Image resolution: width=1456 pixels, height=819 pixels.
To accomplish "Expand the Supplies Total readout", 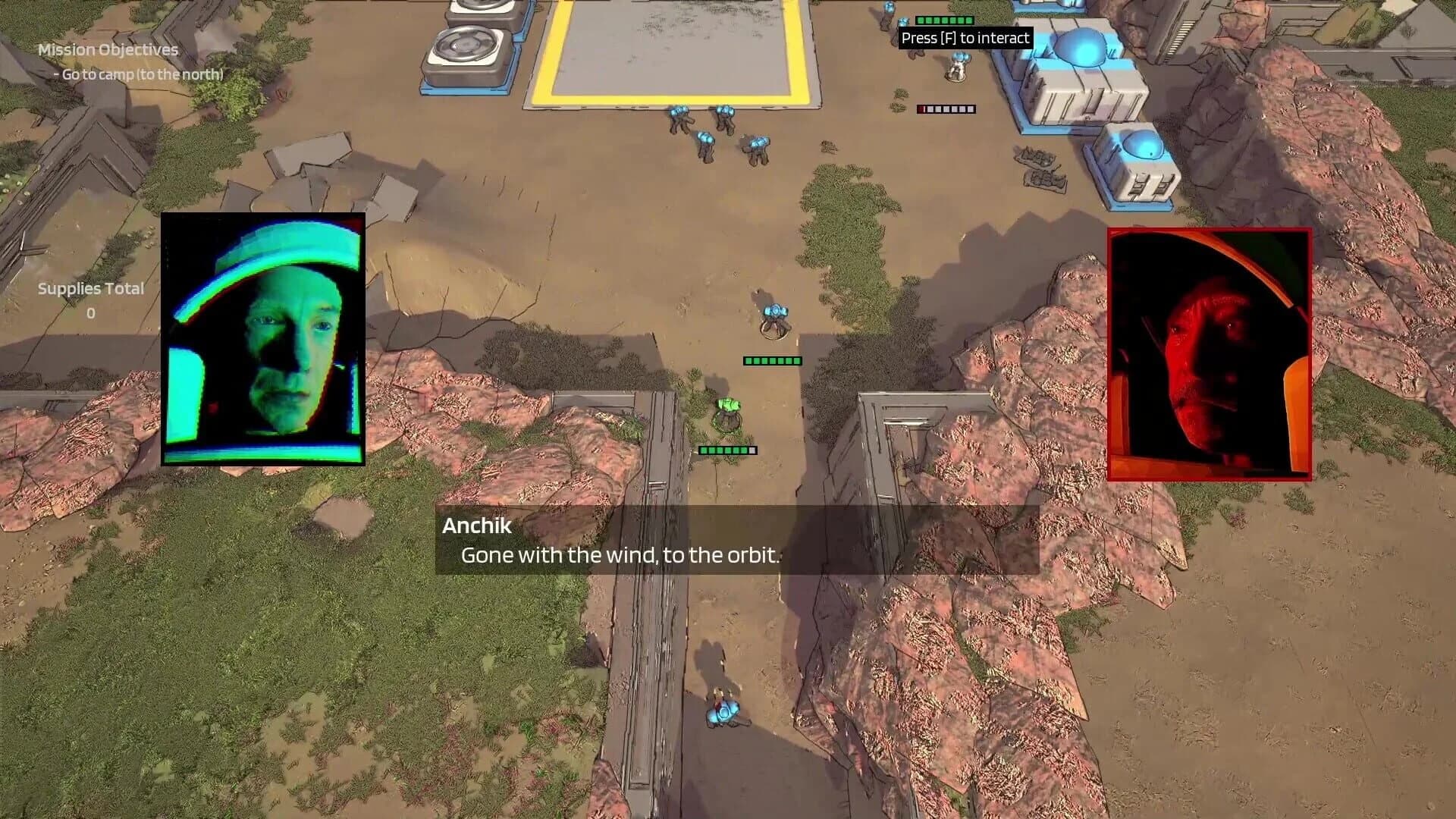I will [90, 288].
